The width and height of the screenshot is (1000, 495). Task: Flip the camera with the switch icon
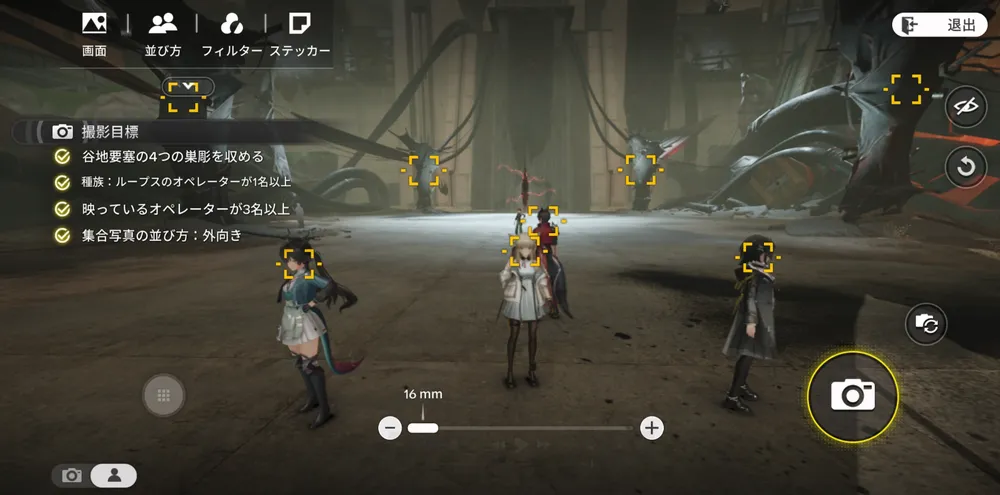pyautogui.click(x=927, y=323)
